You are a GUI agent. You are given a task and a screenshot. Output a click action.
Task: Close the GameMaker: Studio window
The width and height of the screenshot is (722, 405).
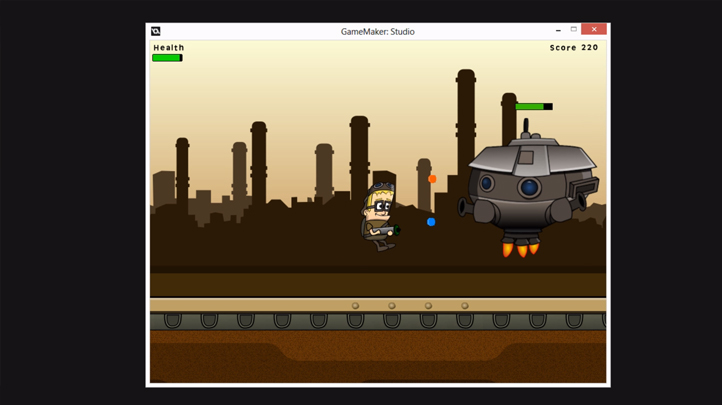click(x=594, y=30)
